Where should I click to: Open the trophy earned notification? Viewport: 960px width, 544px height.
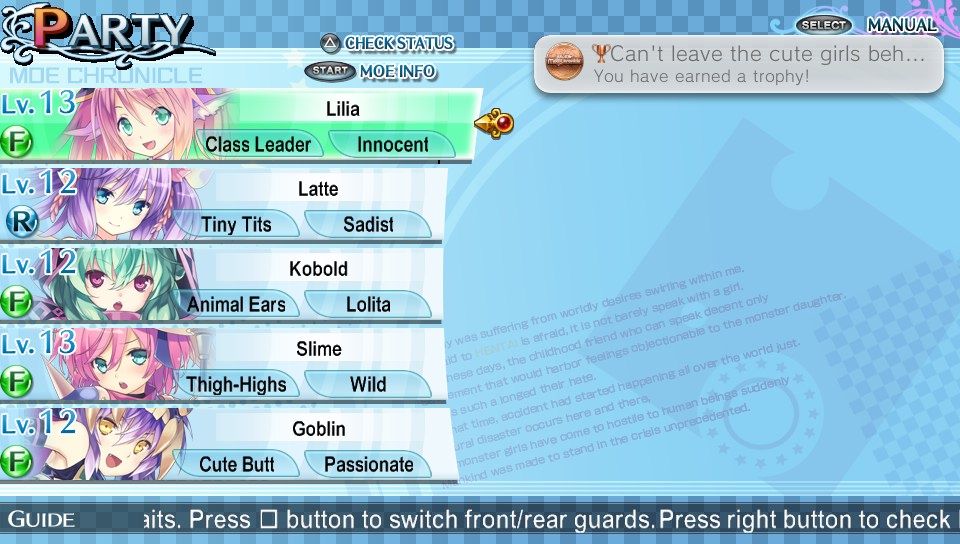point(738,64)
